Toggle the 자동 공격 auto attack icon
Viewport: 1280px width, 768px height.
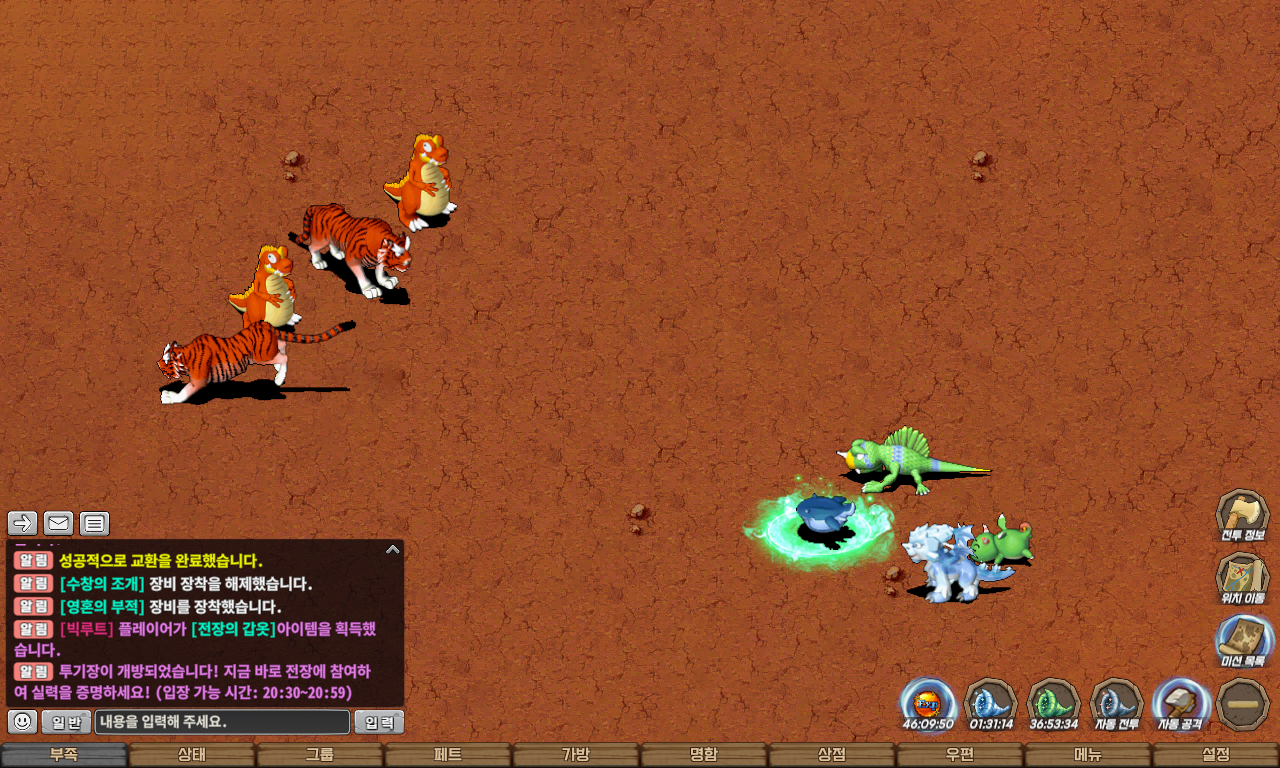coord(1180,703)
